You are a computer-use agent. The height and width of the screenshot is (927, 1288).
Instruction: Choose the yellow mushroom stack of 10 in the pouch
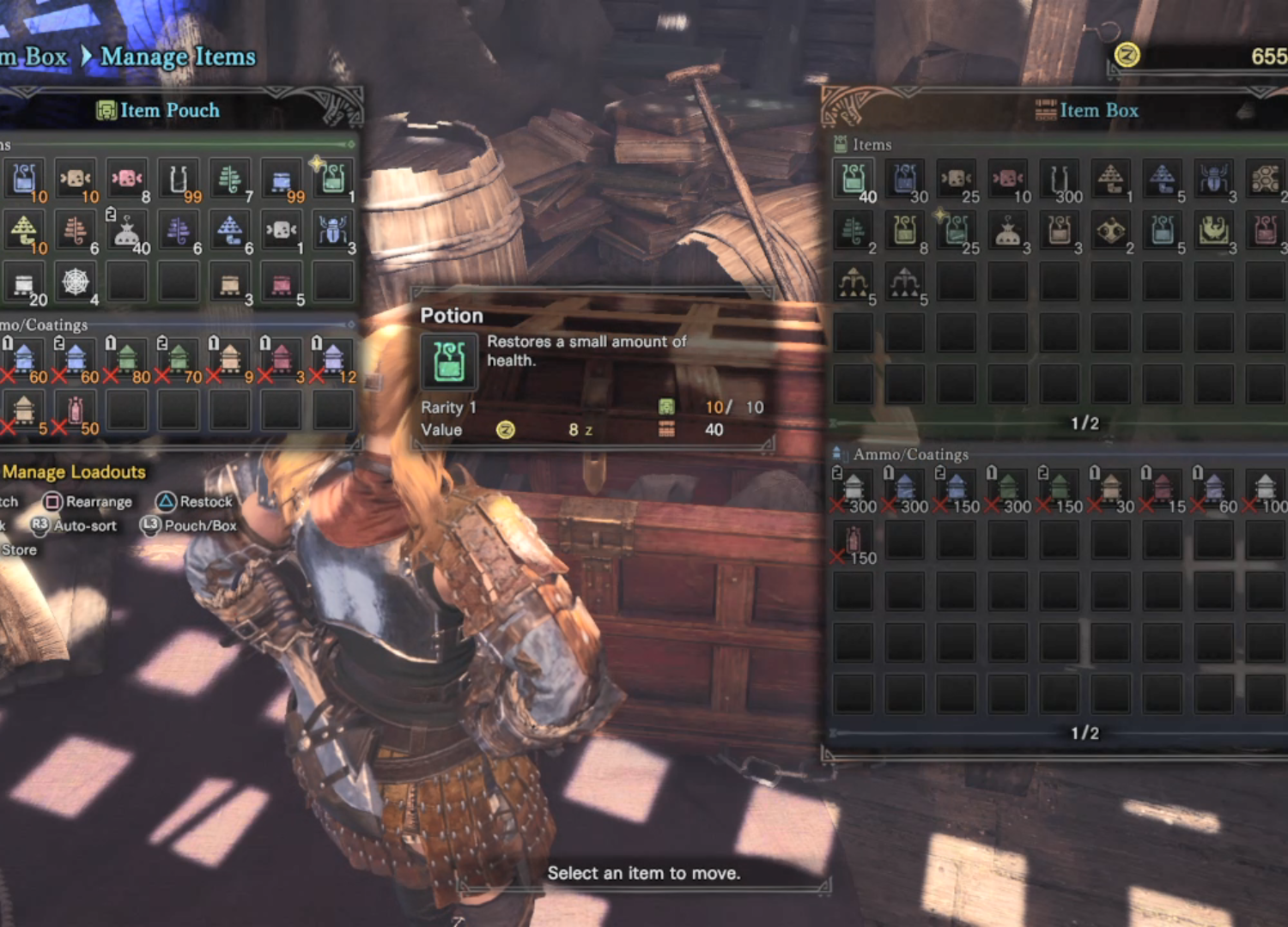(24, 231)
